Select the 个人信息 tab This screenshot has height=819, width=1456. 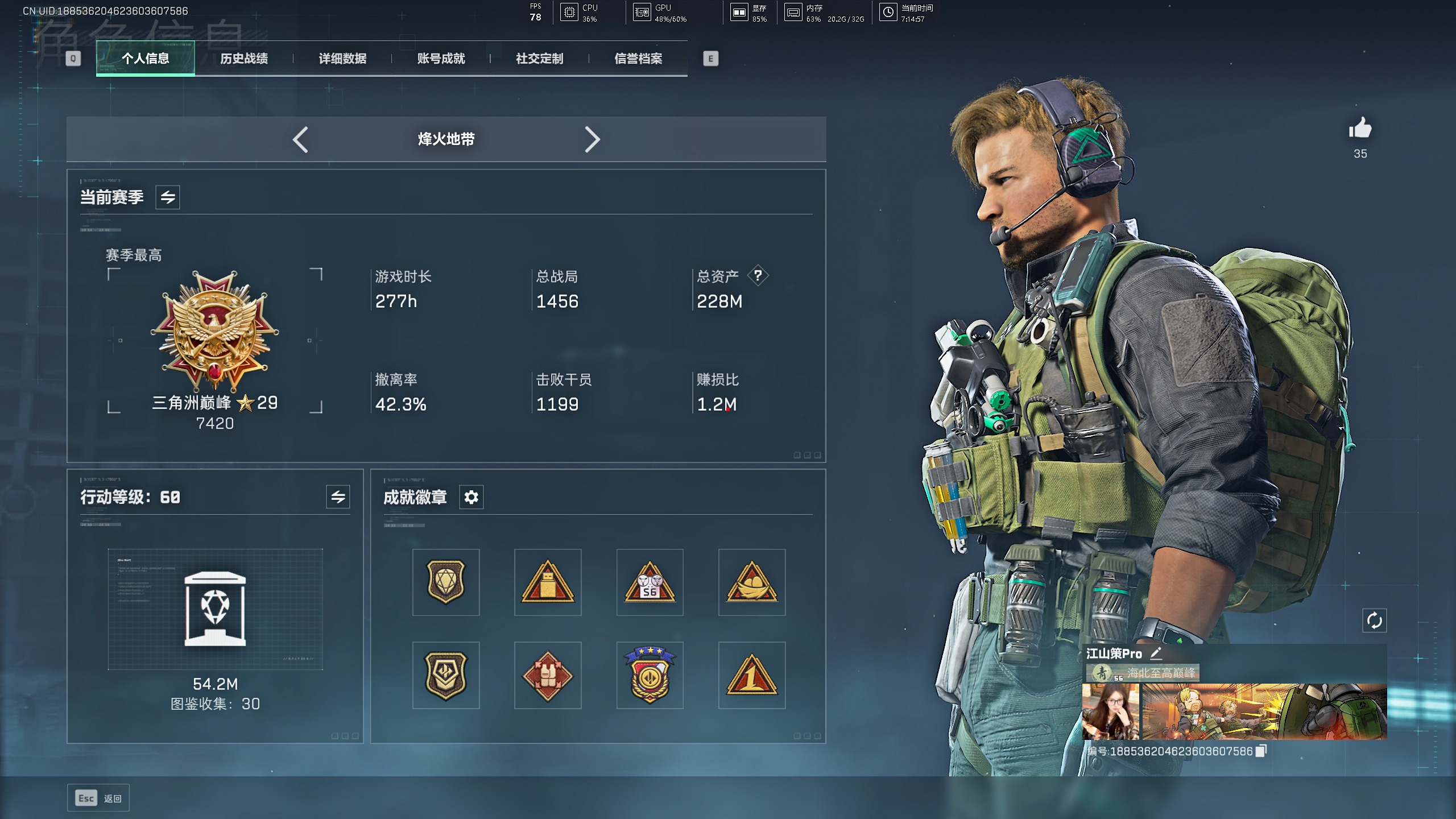pyautogui.click(x=146, y=59)
